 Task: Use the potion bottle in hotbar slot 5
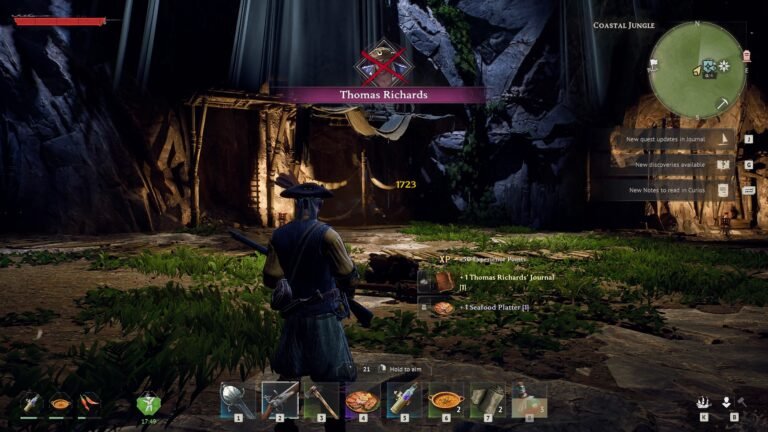tap(404, 400)
